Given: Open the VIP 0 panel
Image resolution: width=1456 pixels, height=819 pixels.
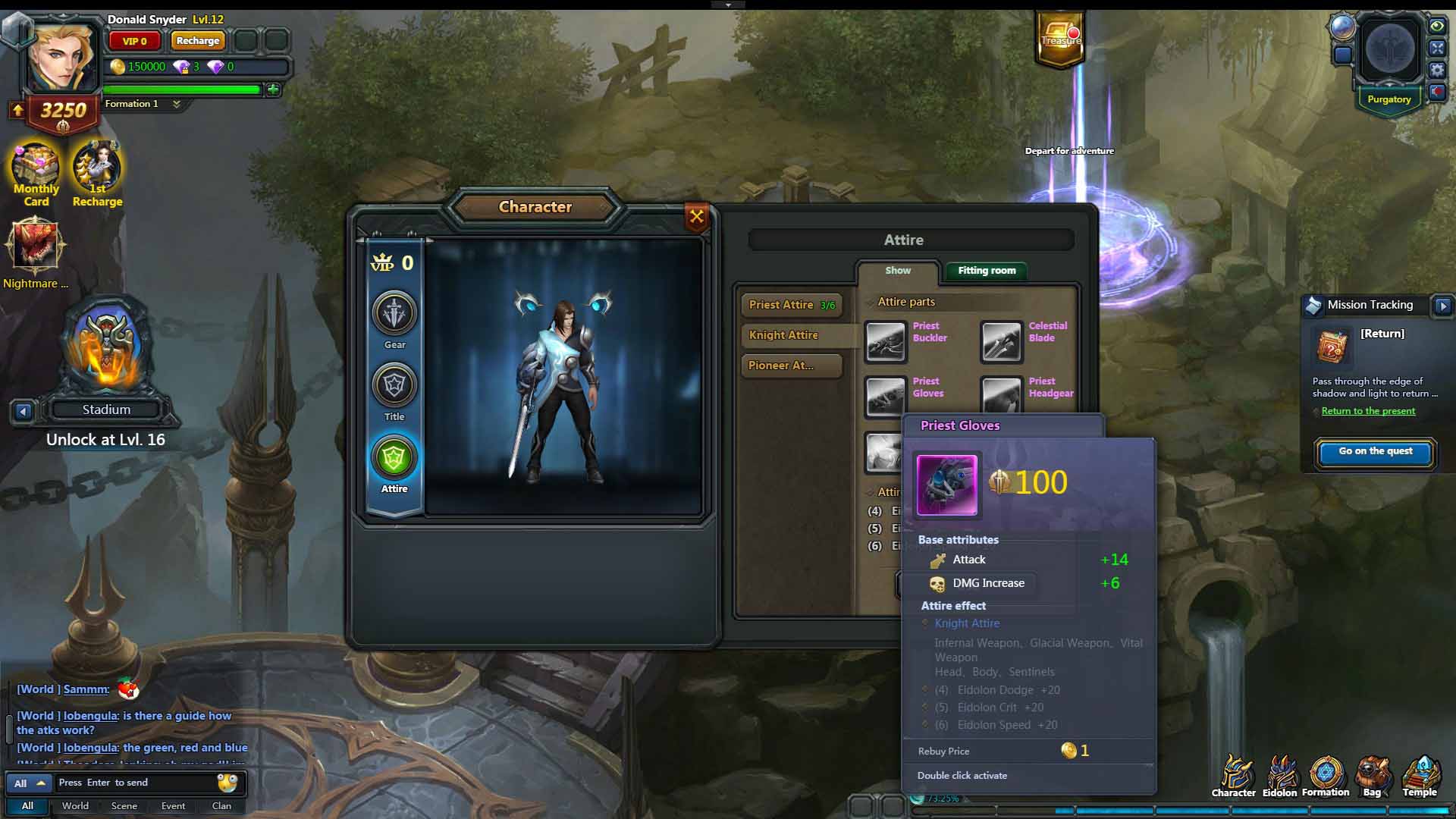Looking at the screenshot, I should [135, 41].
